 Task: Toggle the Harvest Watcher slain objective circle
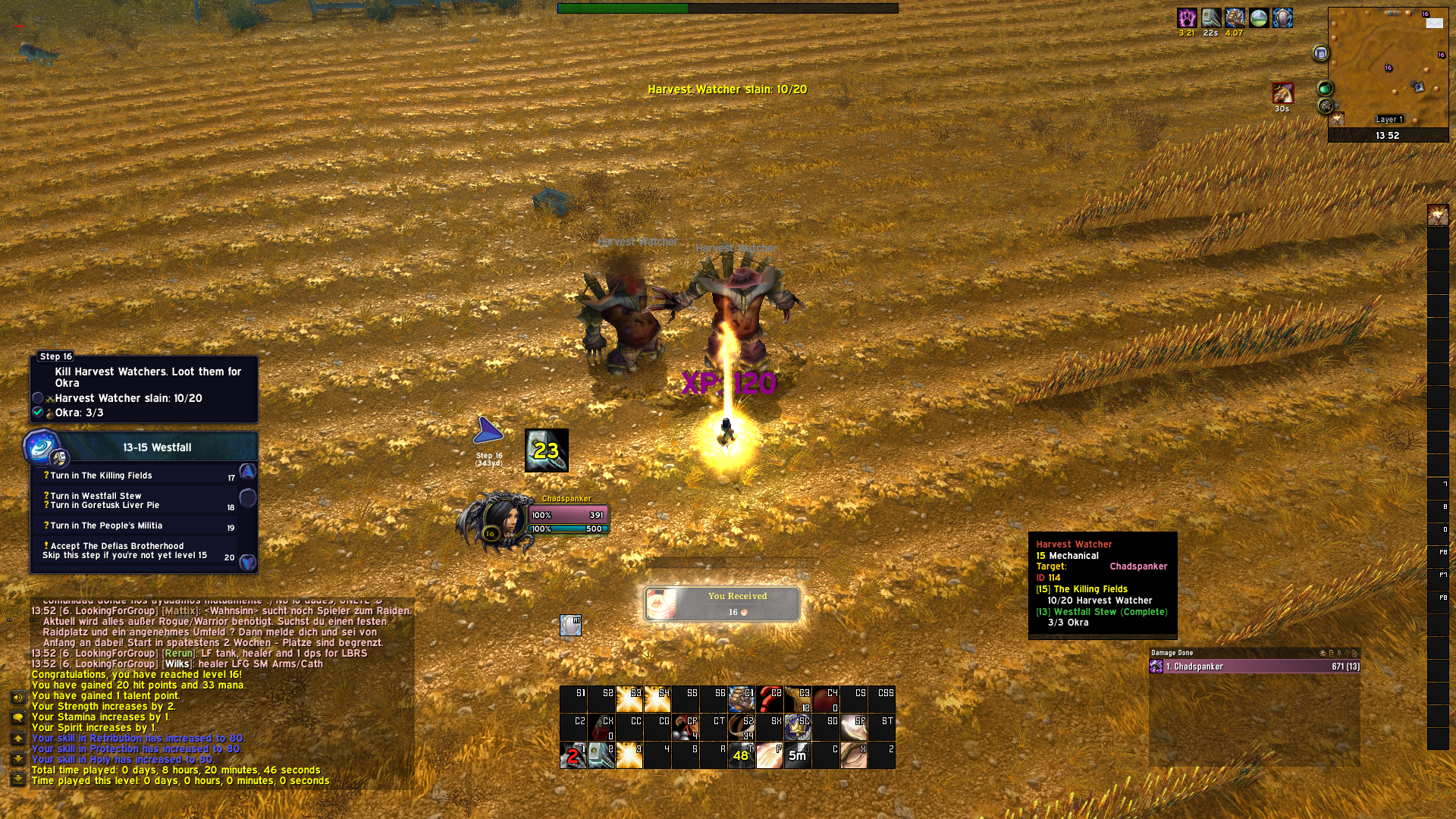pos(38,398)
